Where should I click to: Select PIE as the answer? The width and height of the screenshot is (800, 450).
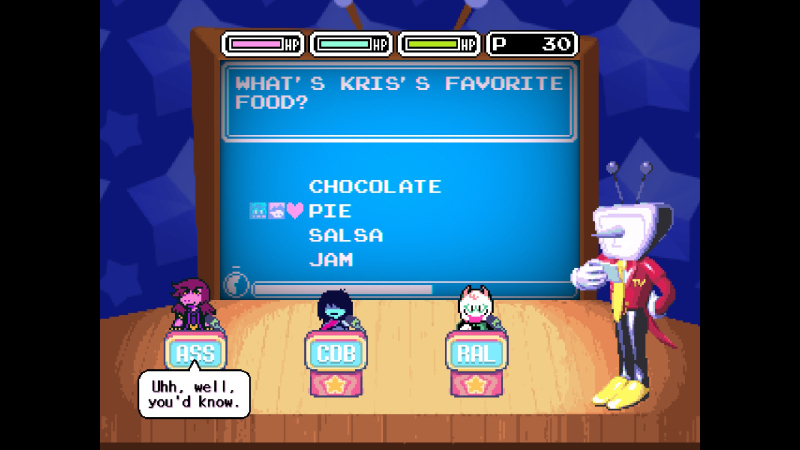click(x=330, y=211)
